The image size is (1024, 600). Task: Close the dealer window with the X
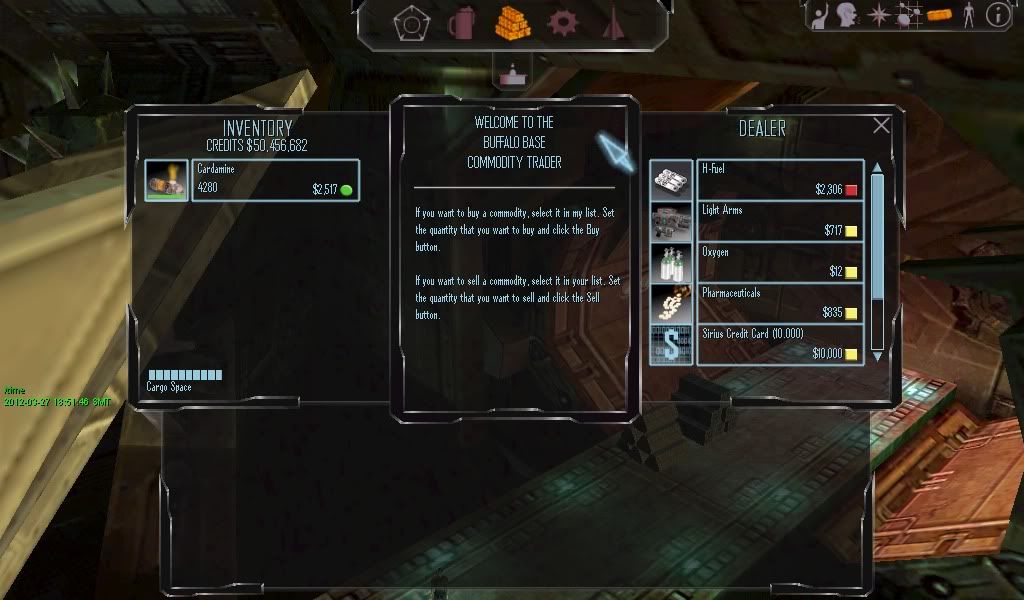(881, 125)
